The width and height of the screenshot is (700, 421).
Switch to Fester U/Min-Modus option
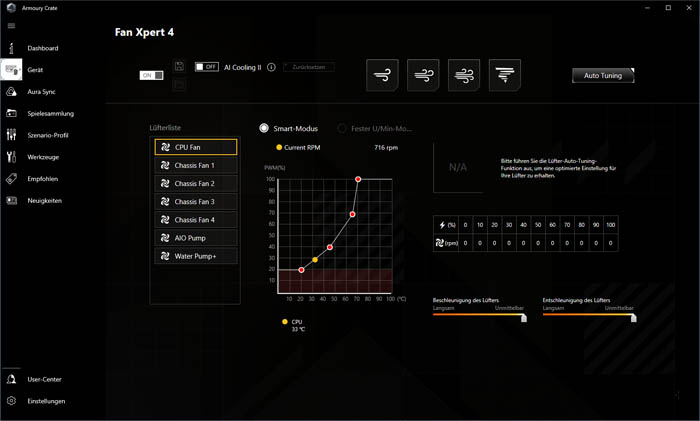click(342, 129)
